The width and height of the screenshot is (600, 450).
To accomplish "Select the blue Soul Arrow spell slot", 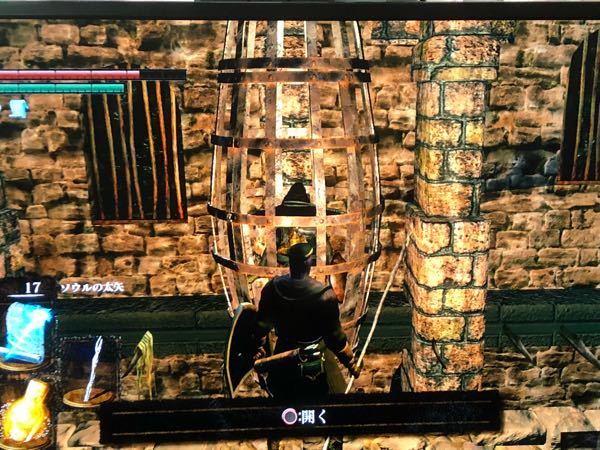I will point(27,331).
